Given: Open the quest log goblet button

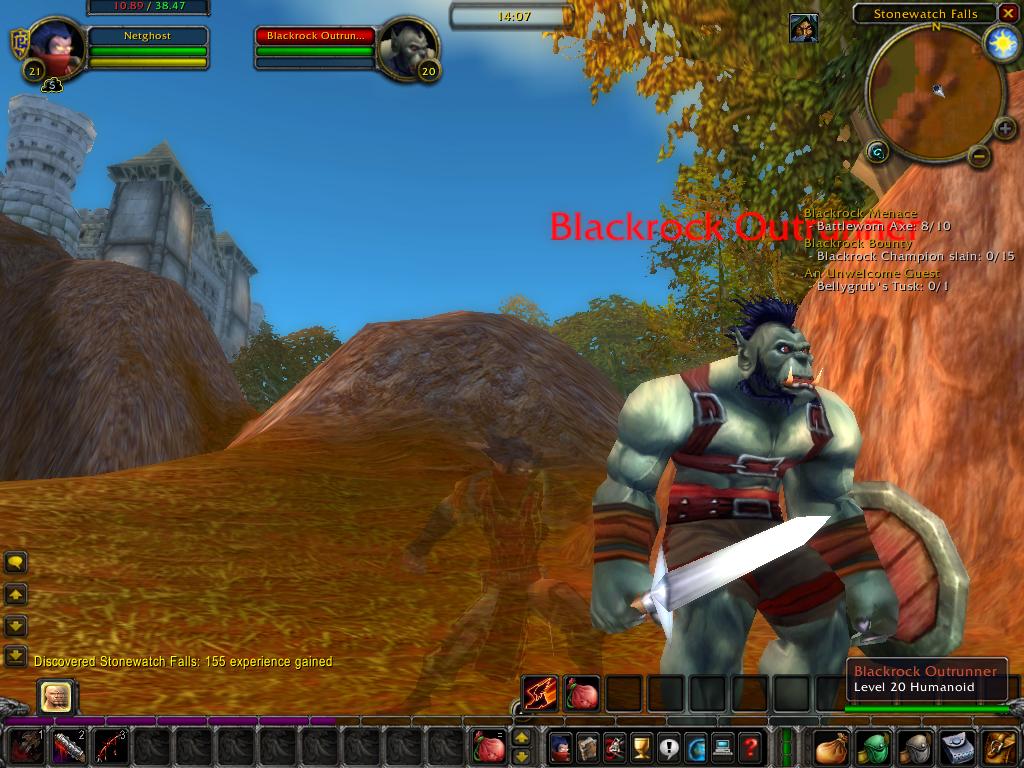Looking at the screenshot, I should point(642,747).
